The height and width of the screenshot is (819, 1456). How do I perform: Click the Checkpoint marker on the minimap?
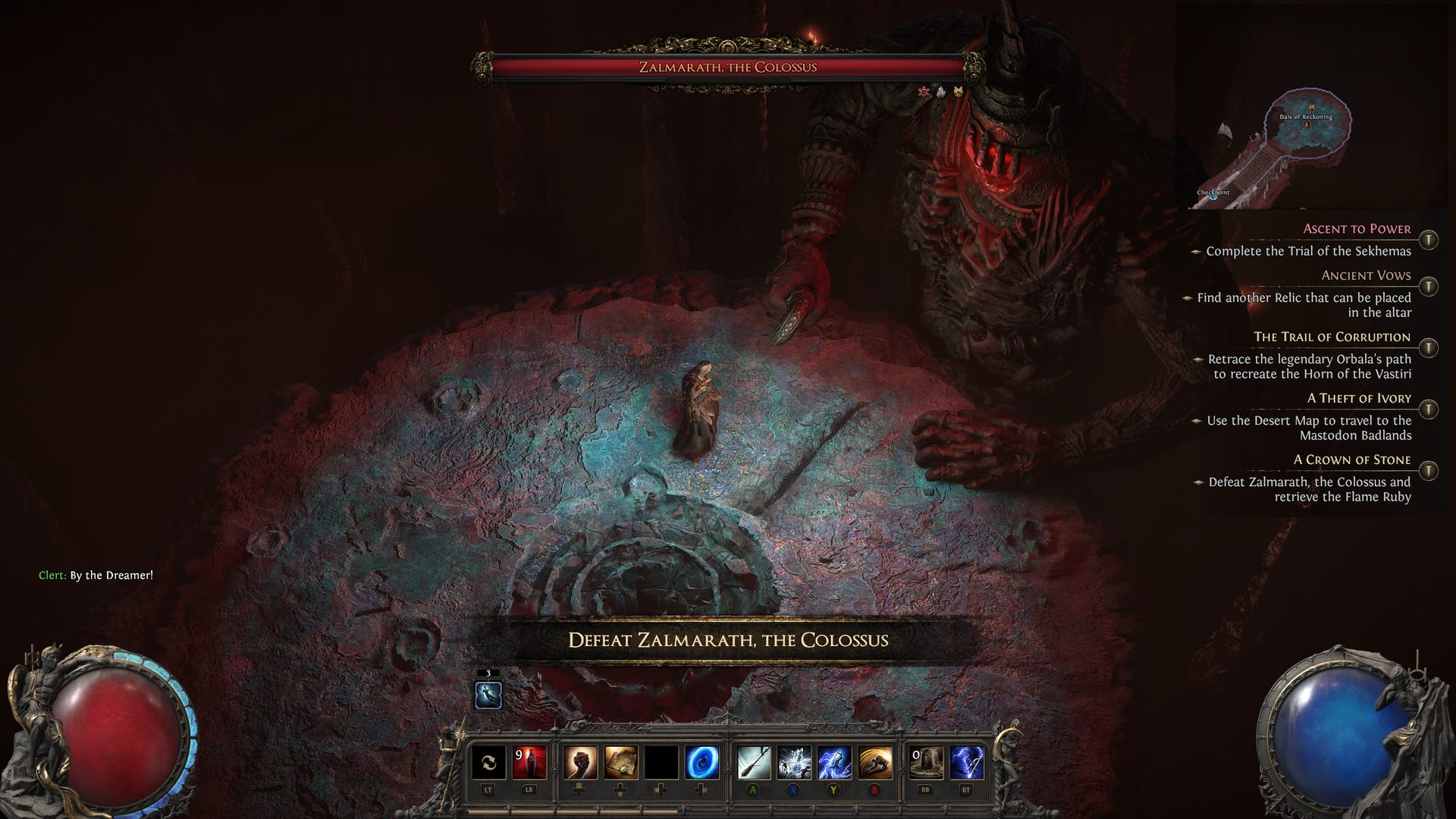point(1212,194)
